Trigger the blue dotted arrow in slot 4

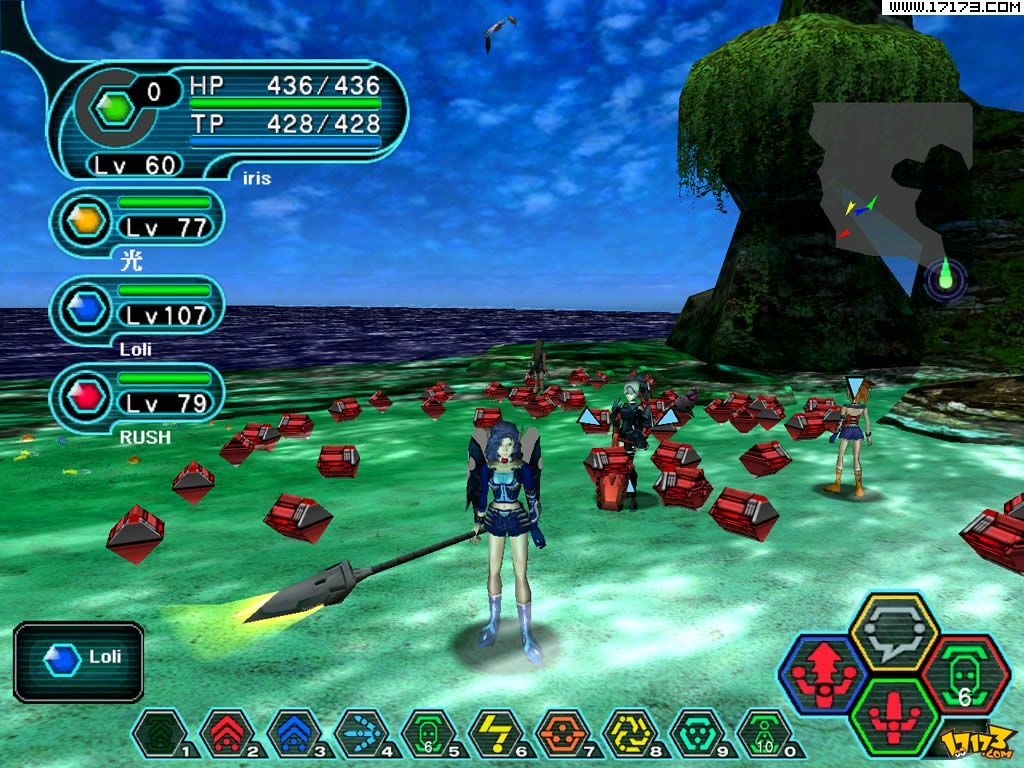pos(360,734)
